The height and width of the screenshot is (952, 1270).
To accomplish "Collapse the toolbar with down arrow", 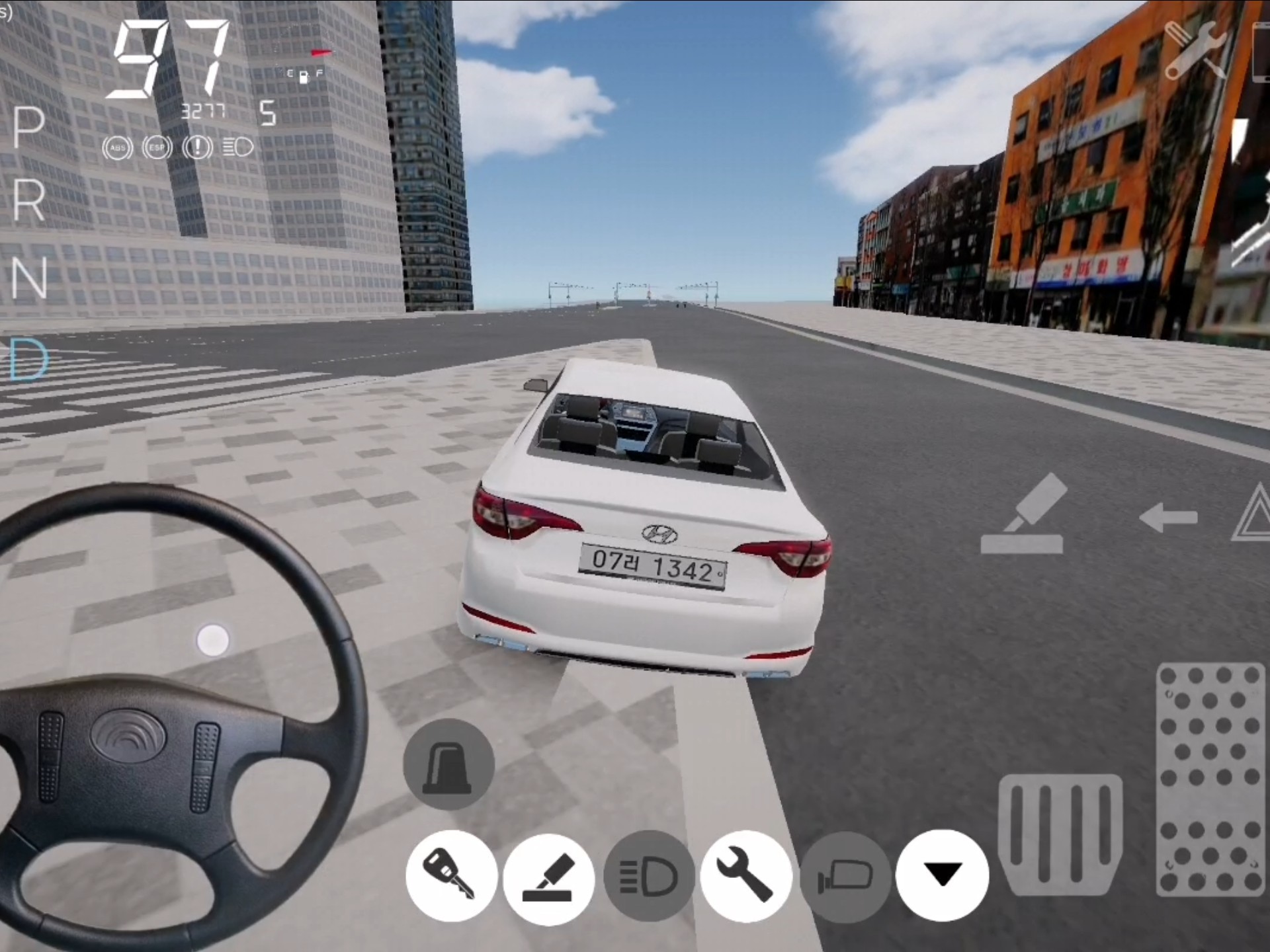I will pos(942,875).
